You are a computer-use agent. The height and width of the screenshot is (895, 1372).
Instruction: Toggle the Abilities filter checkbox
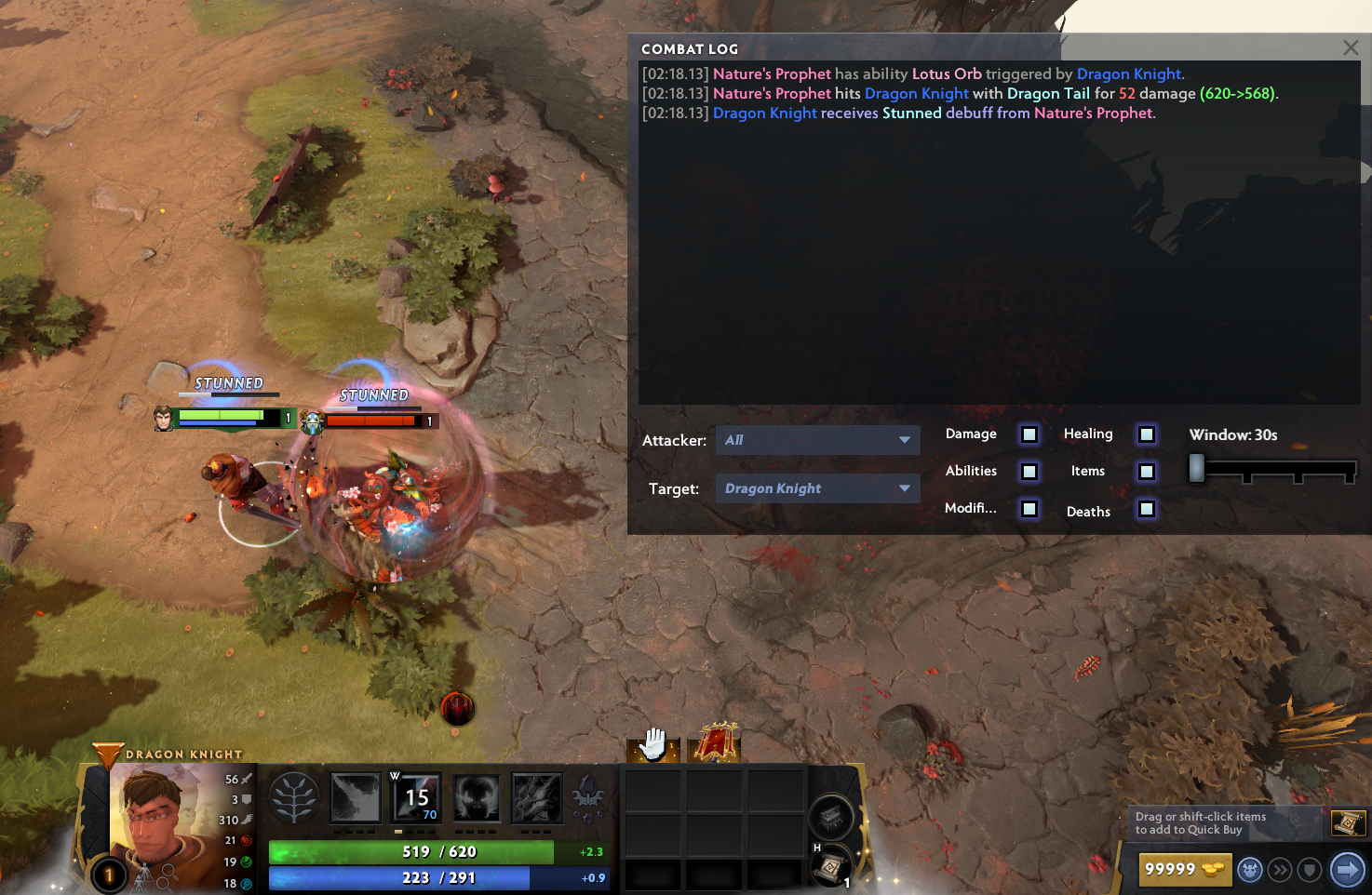pyautogui.click(x=1029, y=472)
